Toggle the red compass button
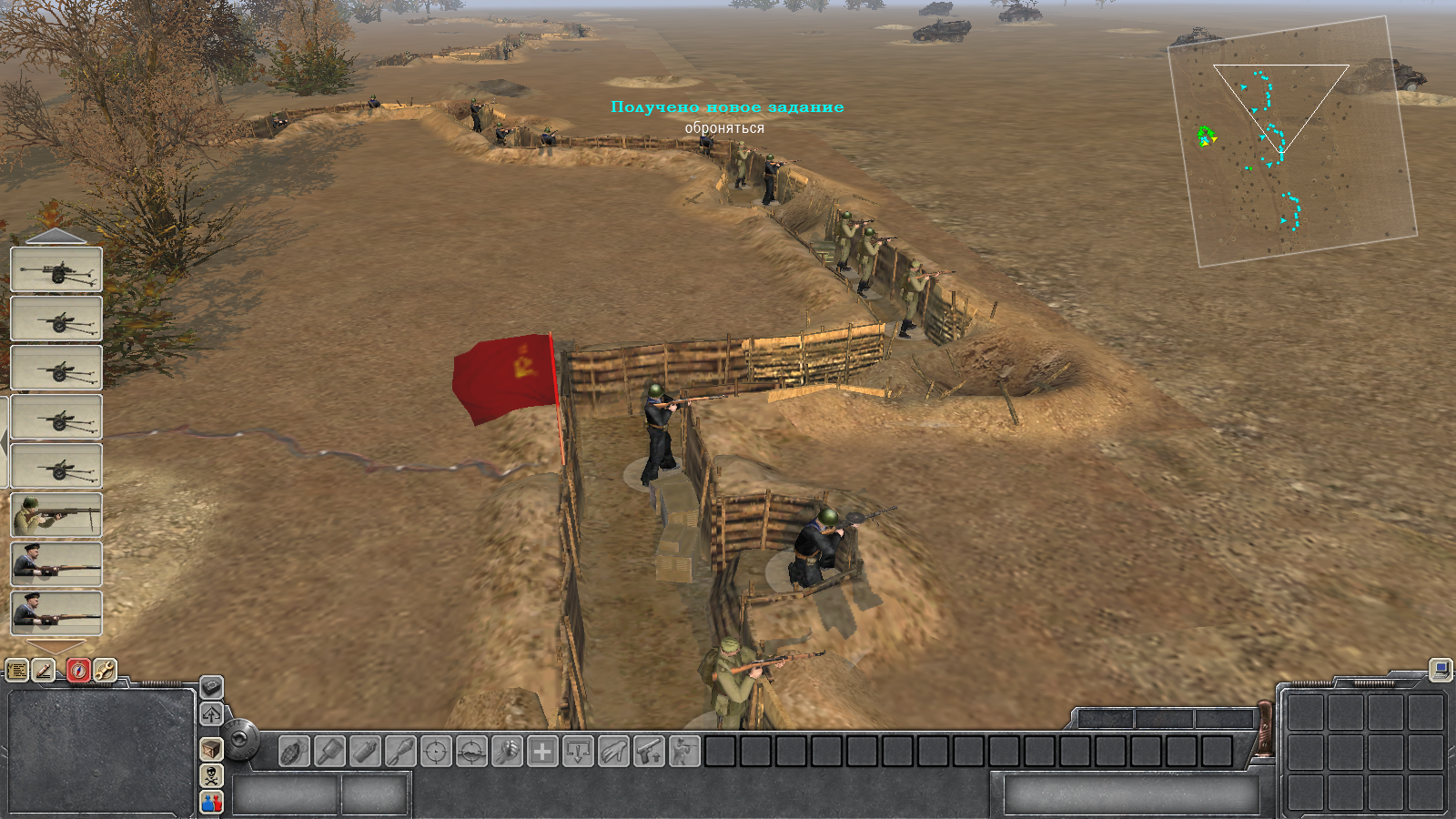The height and width of the screenshot is (819, 1456). pos(78,671)
